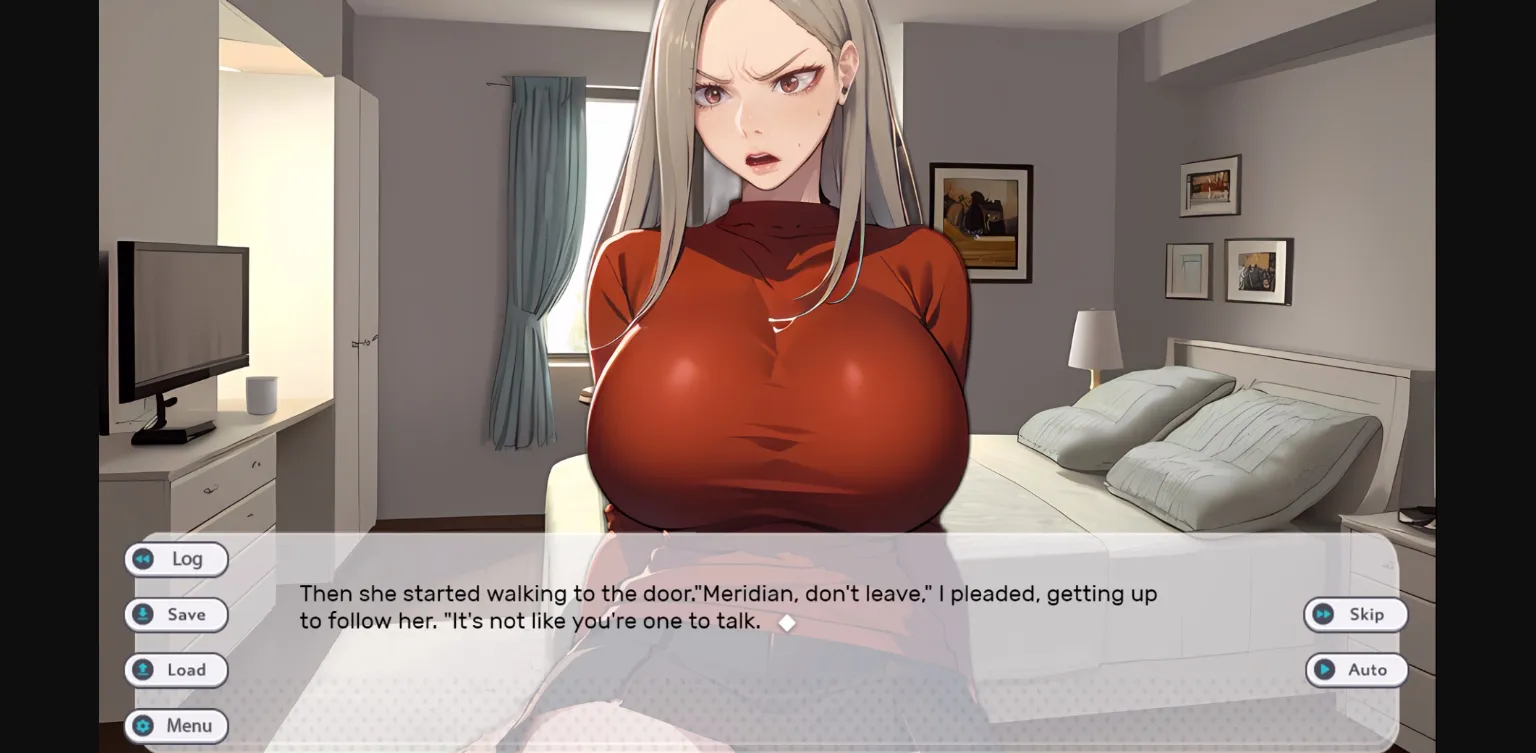Image resolution: width=1536 pixels, height=753 pixels.
Task: Enable Auto mode for automatic text advancing
Action: (x=1357, y=670)
